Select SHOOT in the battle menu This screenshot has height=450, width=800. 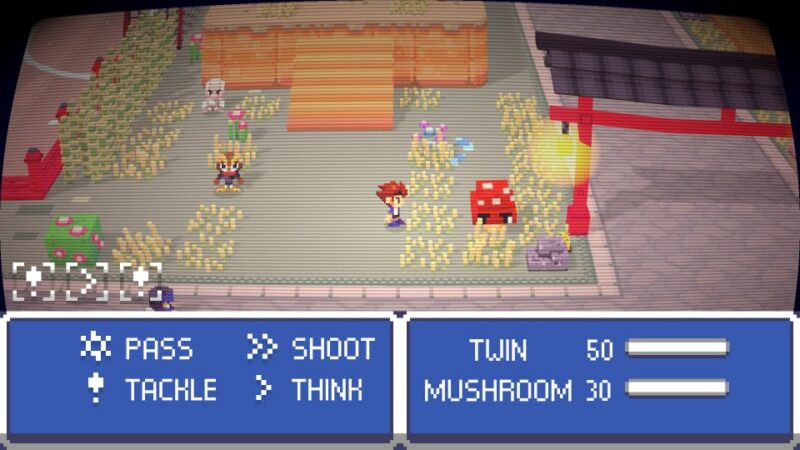(x=332, y=348)
